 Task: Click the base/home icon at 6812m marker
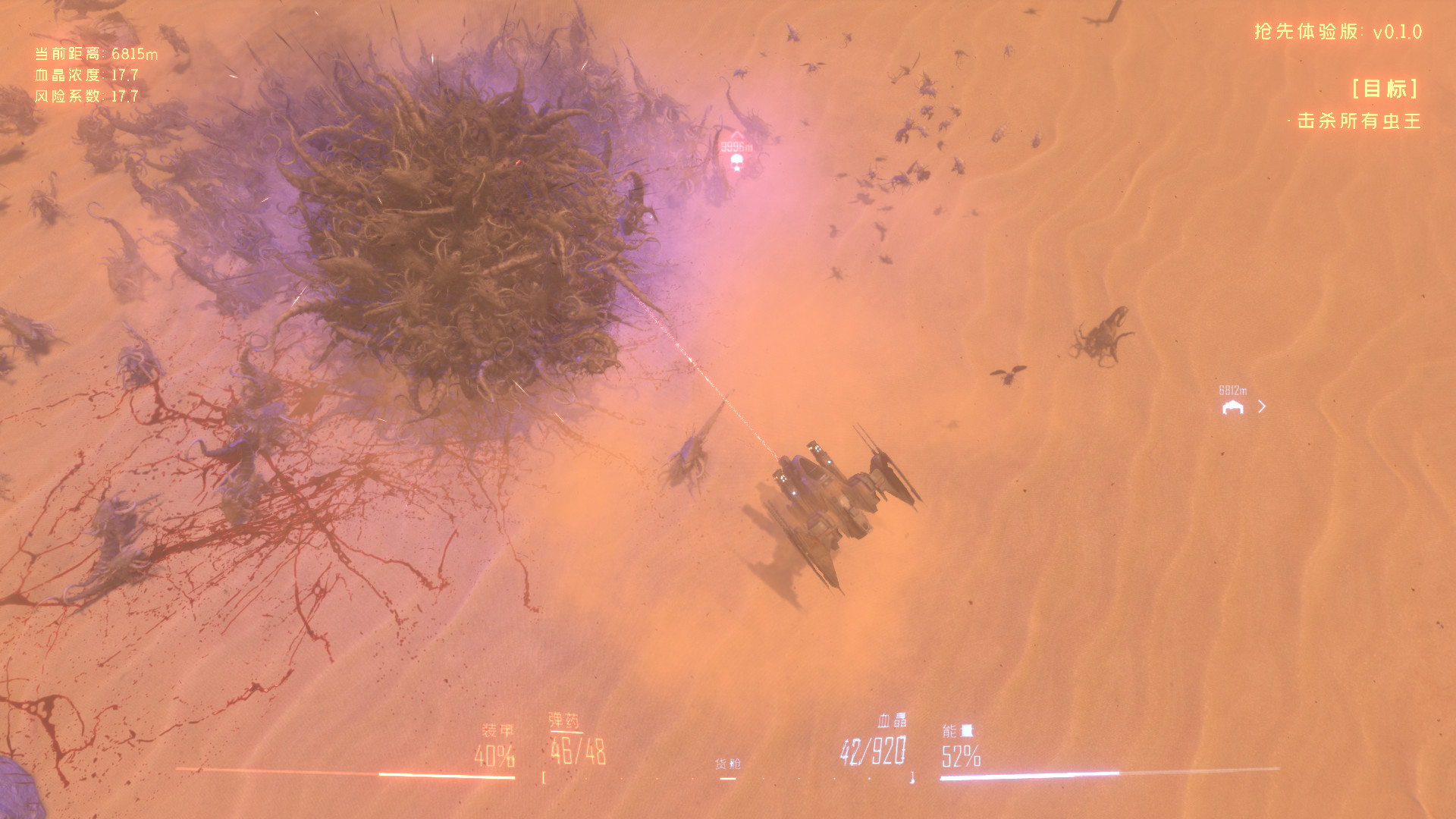point(1232,407)
